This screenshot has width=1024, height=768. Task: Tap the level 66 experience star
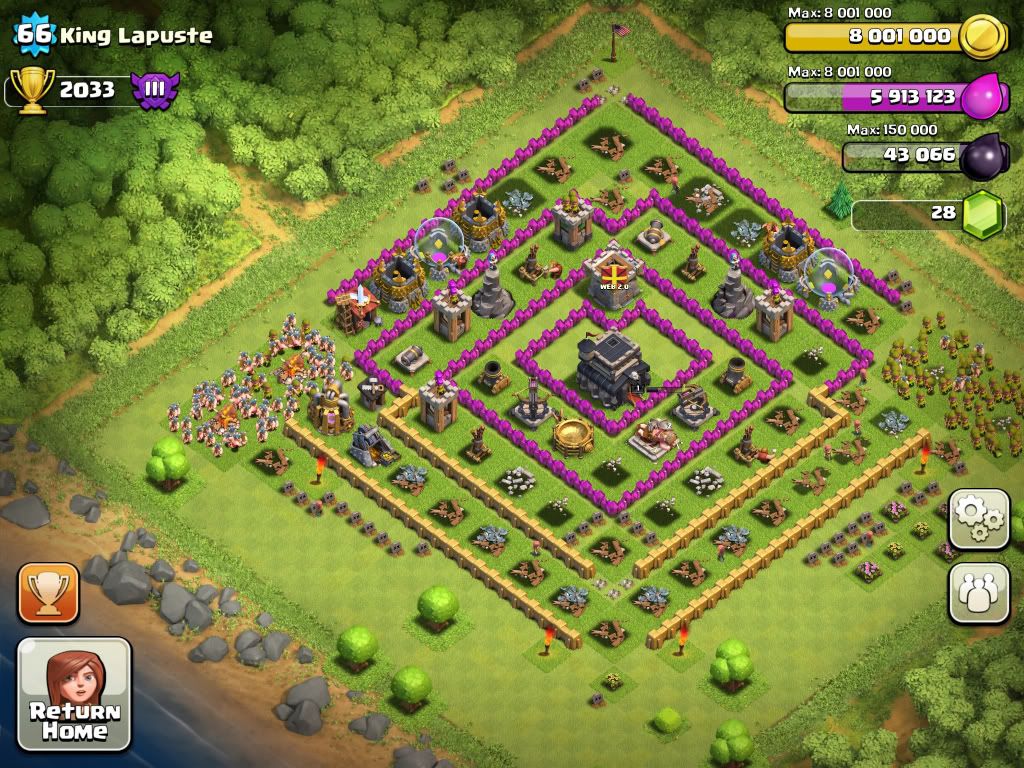coord(35,35)
